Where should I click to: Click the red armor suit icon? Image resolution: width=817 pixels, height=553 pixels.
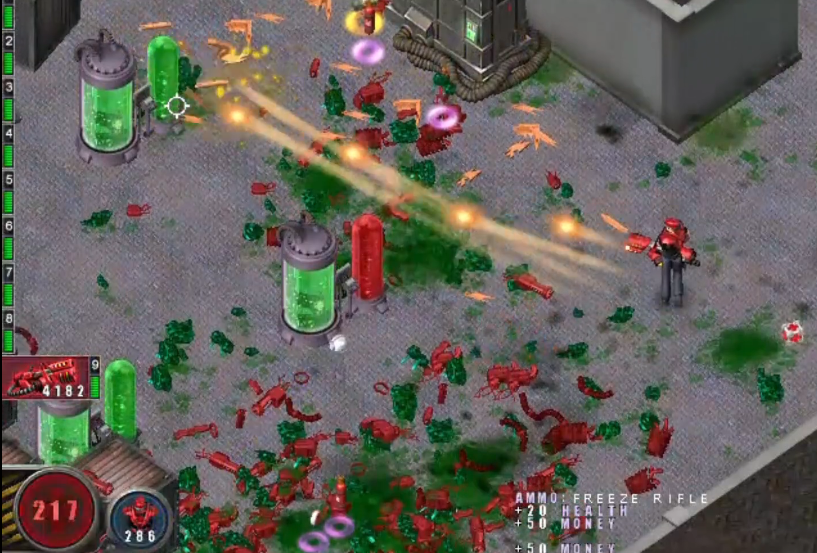(x=141, y=511)
